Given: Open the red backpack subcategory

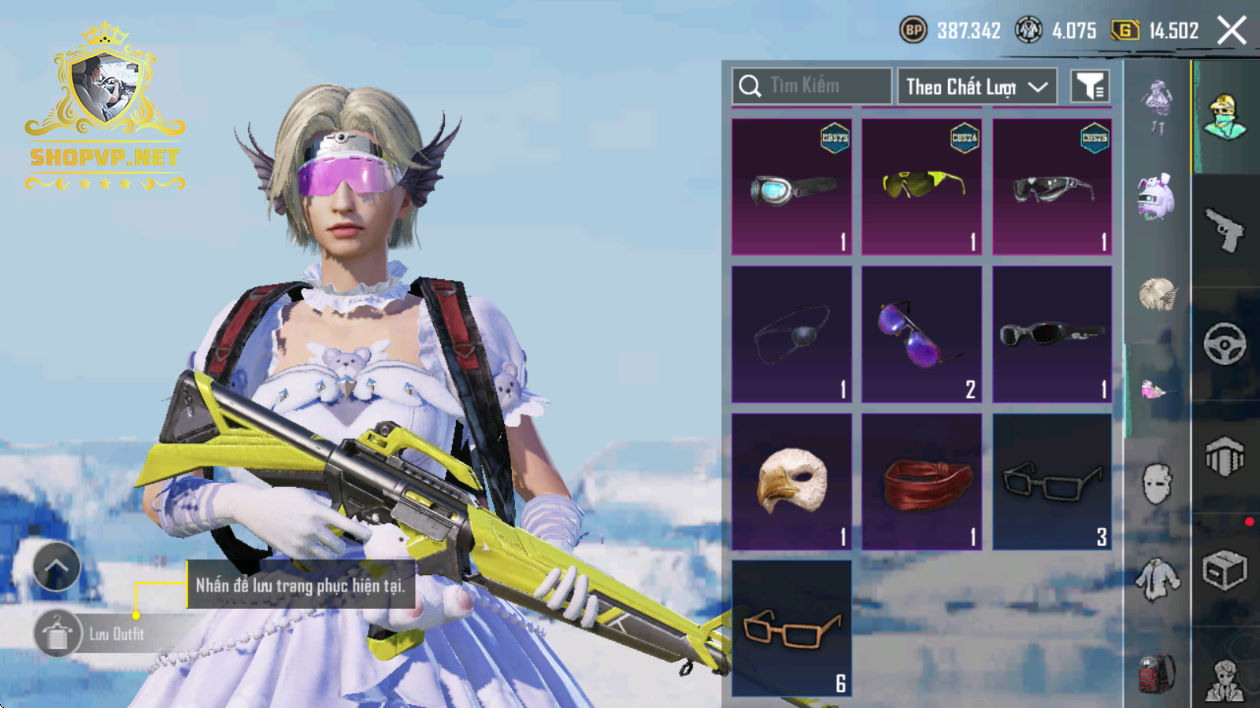Looking at the screenshot, I should click(x=1157, y=673).
